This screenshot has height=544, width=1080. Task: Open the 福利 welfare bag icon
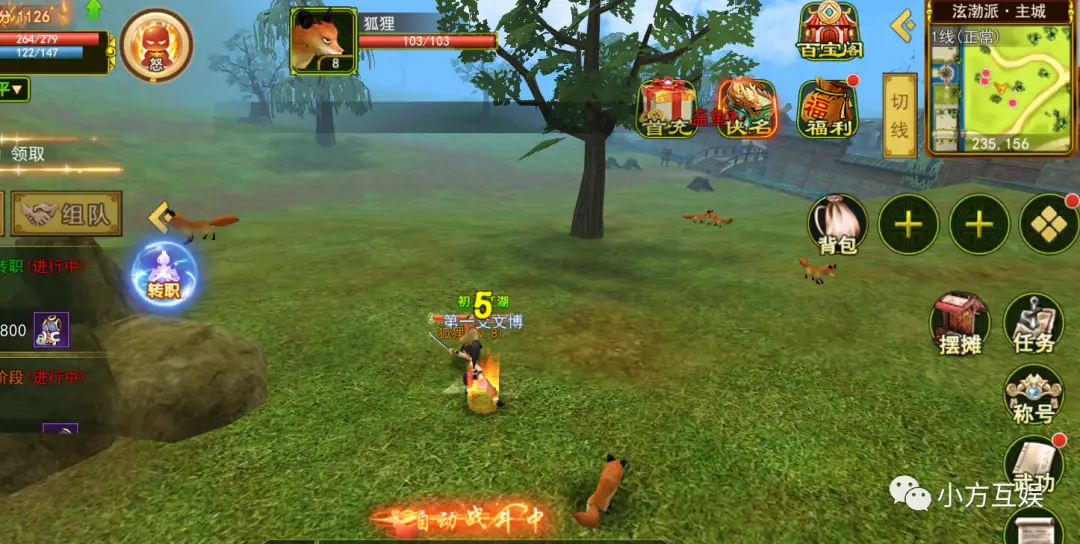point(828,107)
